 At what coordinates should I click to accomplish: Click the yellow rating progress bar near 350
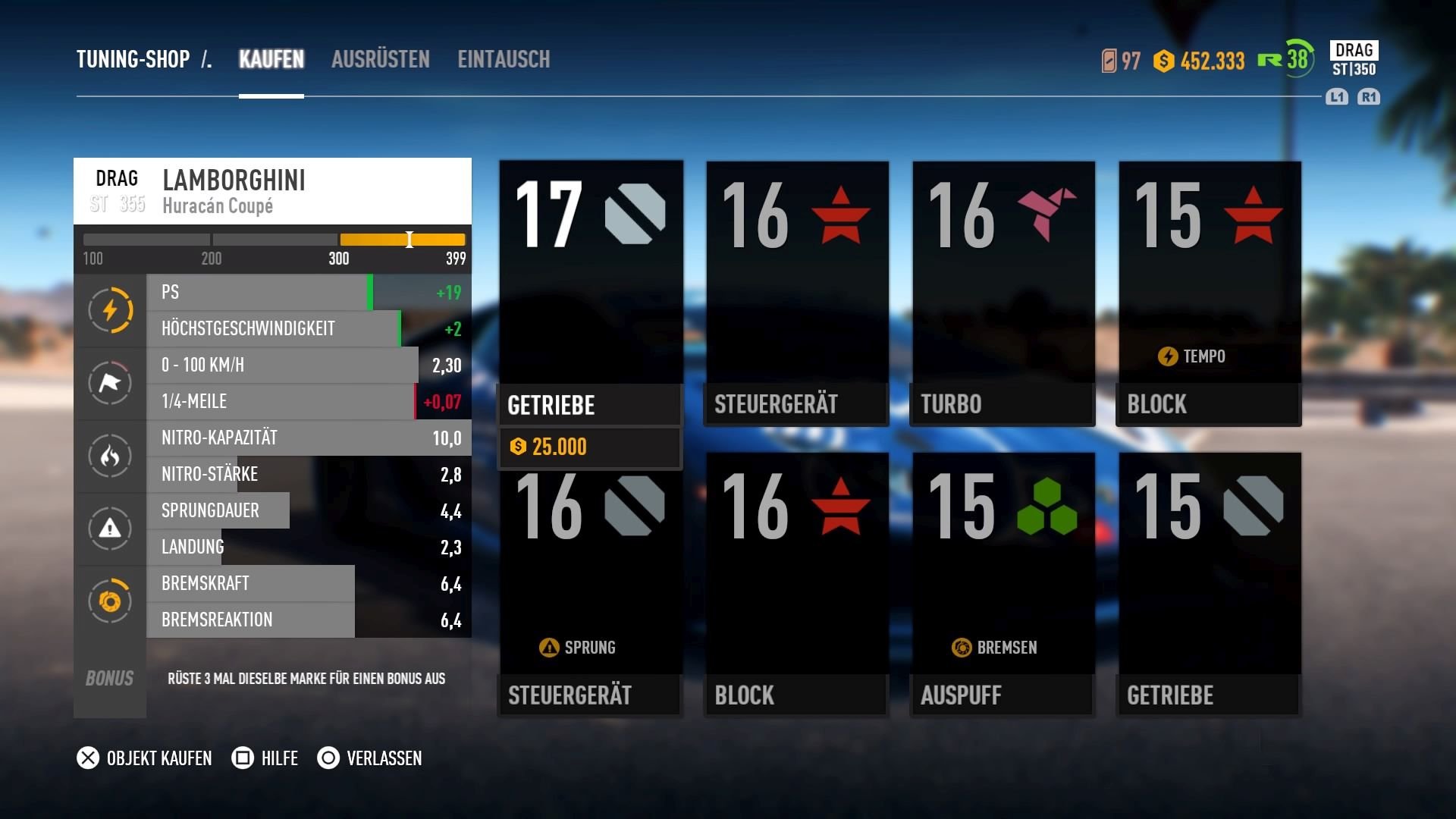tap(402, 239)
